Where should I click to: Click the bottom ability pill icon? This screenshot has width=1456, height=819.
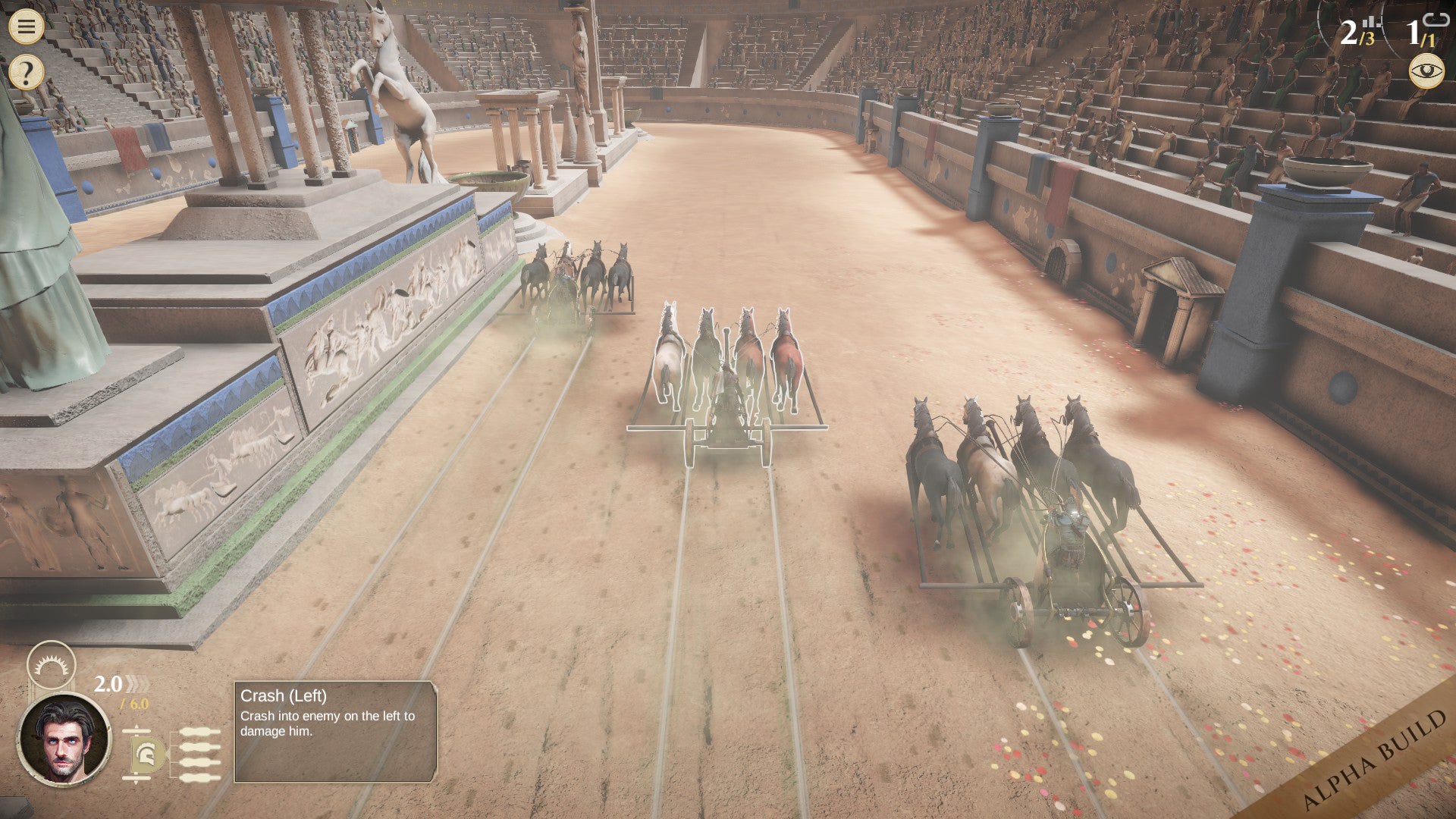tap(199, 777)
